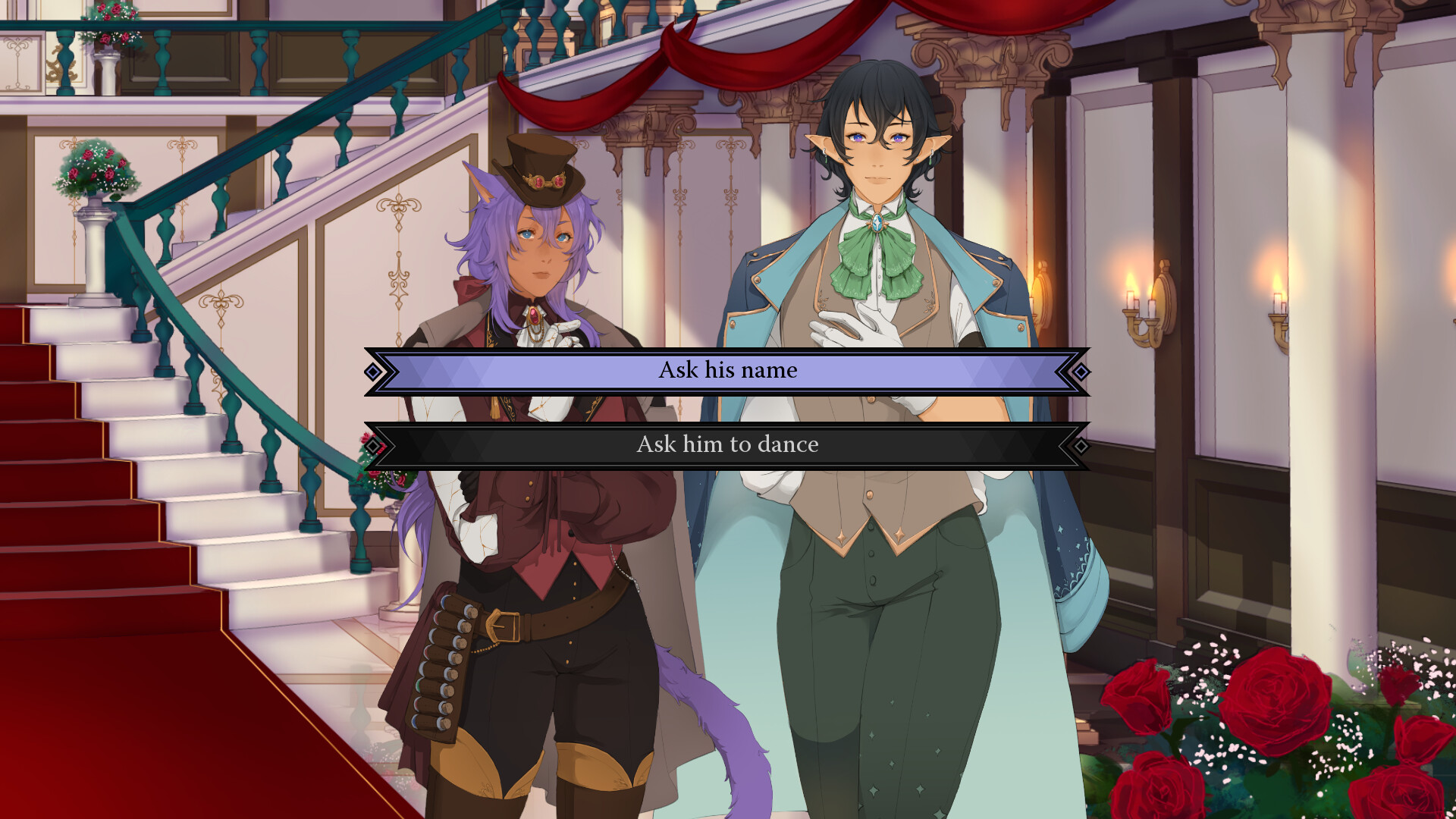Select the "Ask him to dance" dialogue choice

[x=726, y=445]
